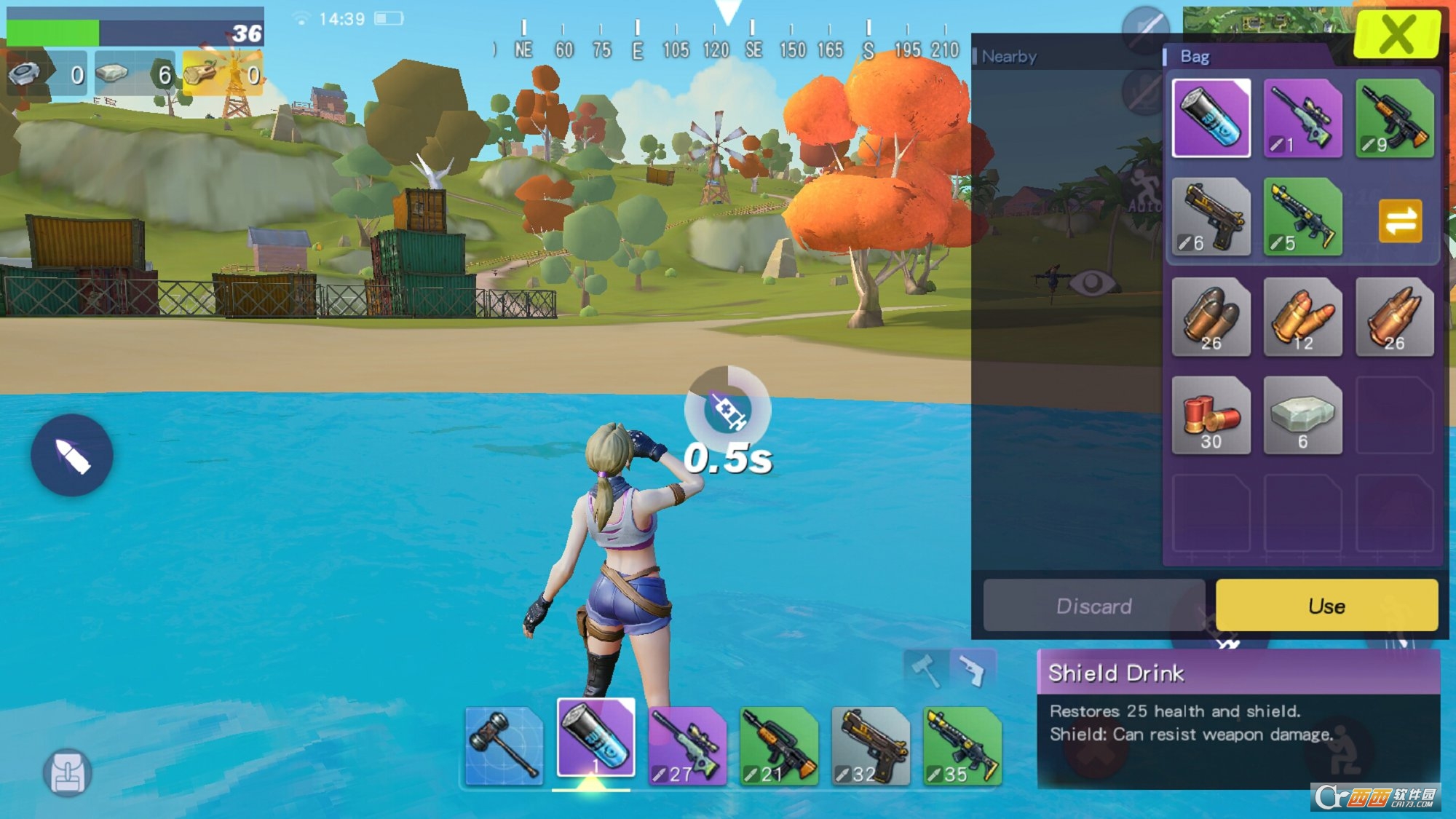Select the stone resource bag slot
Screen dimensions: 1456x819
coord(1302,416)
